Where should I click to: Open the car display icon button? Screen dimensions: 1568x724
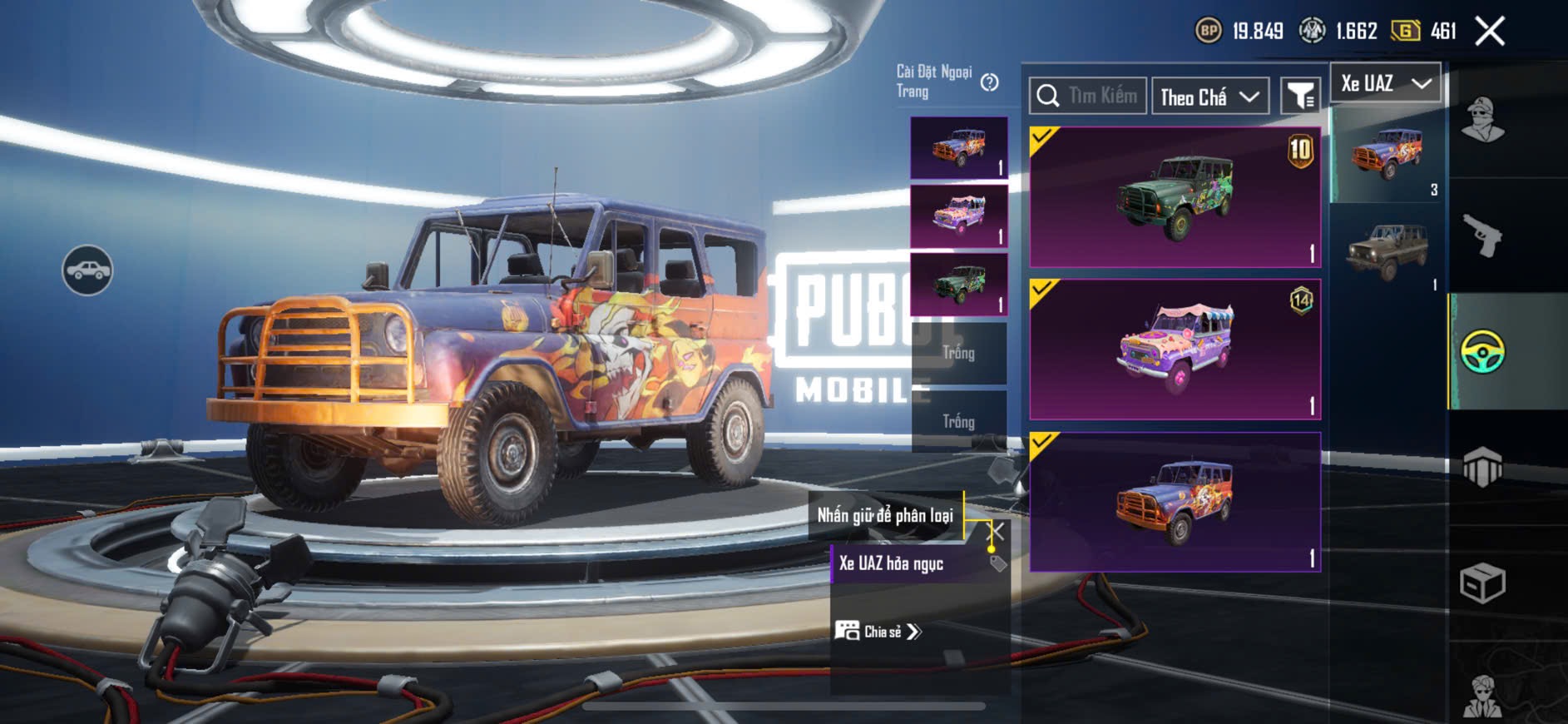[87, 270]
